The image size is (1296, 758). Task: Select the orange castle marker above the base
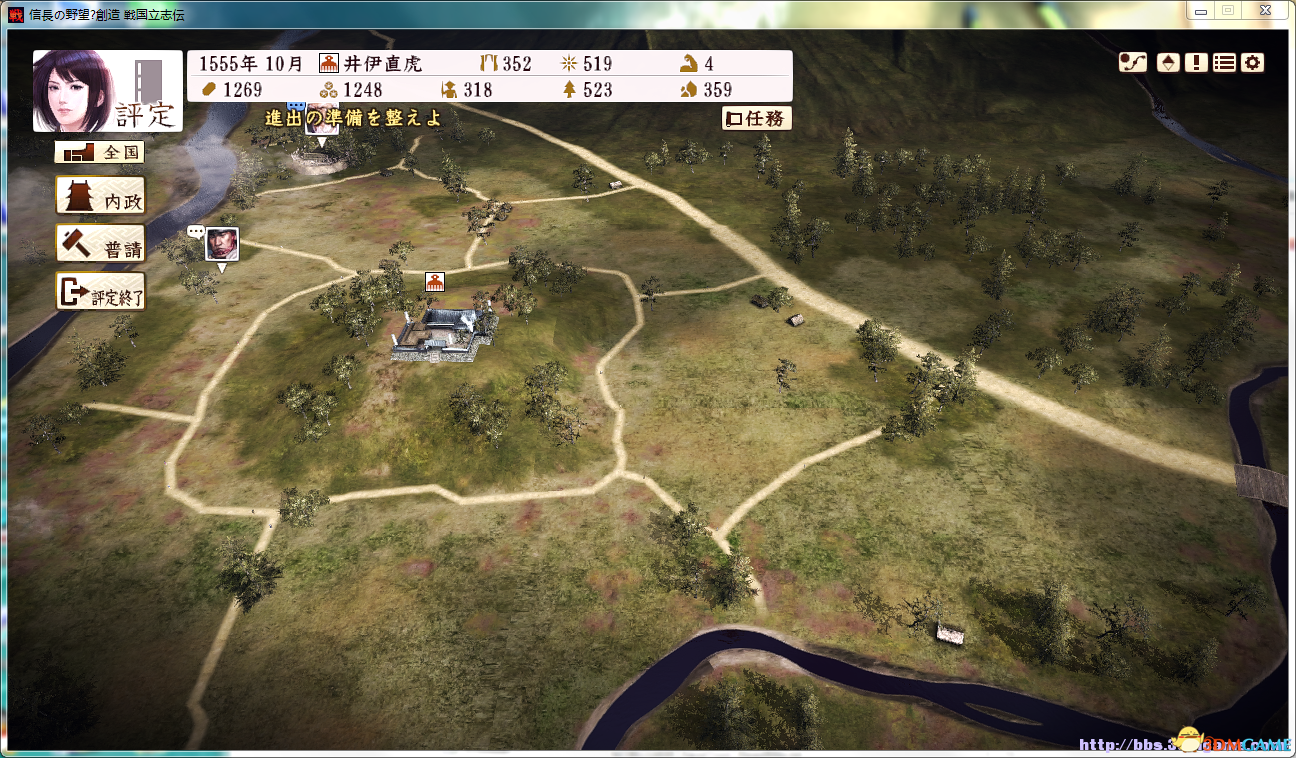click(435, 282)
